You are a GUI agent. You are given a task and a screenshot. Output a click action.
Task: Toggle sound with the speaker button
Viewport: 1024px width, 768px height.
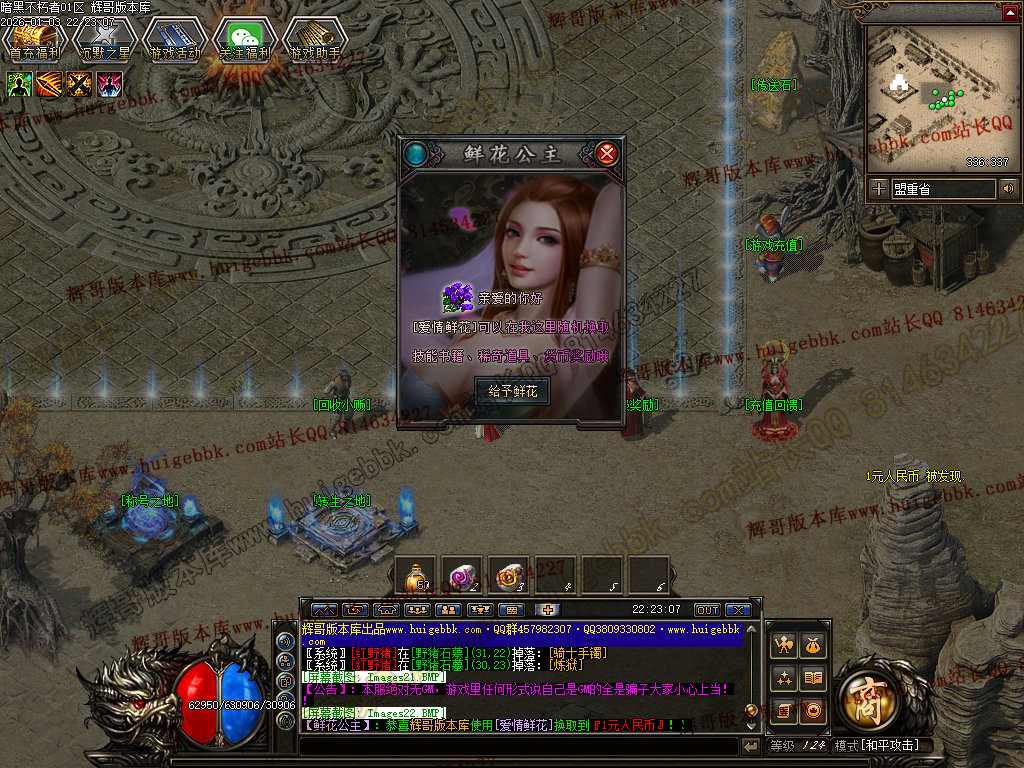(1008, 188)
